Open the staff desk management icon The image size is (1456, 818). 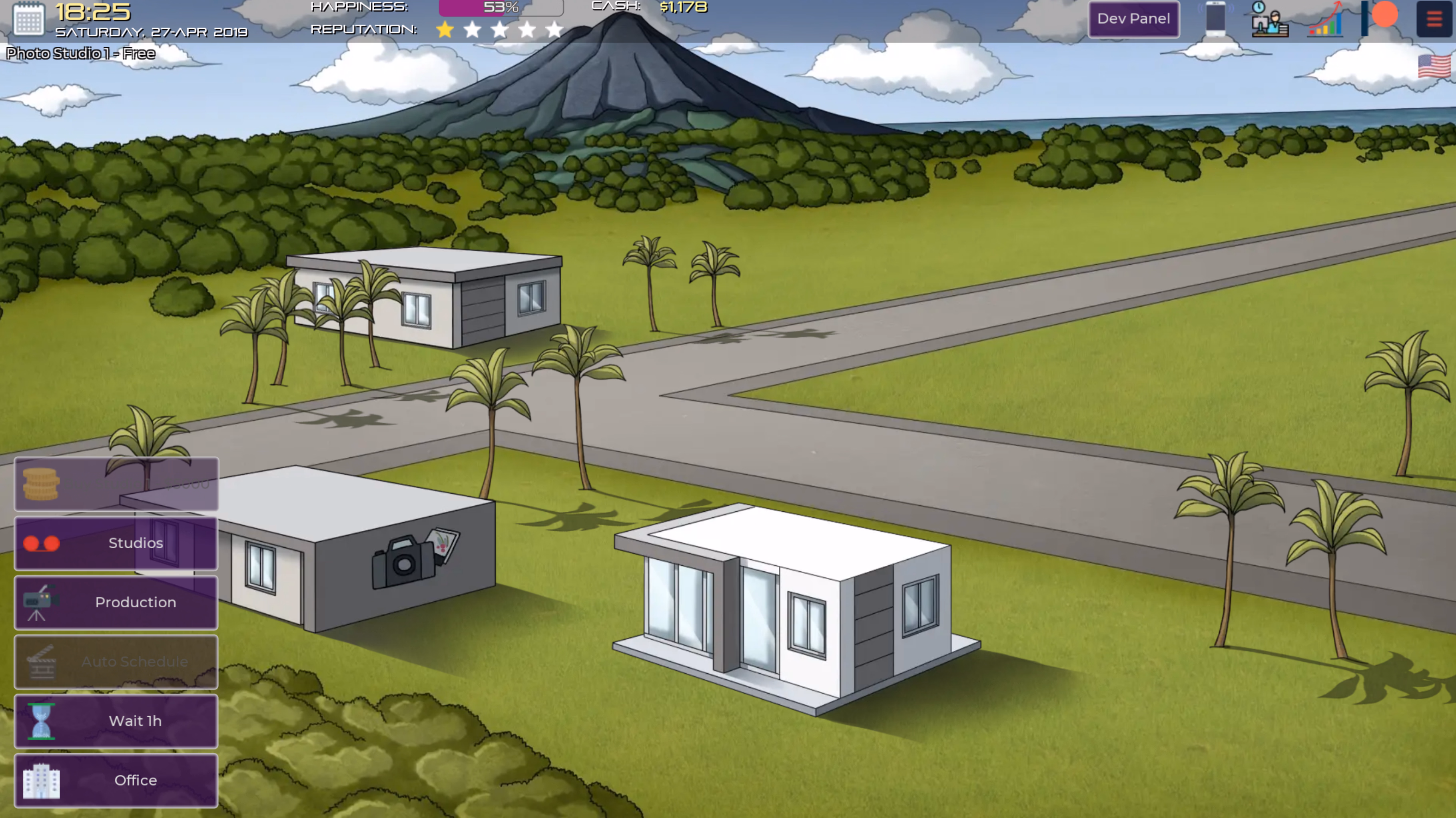[1269, 20]
